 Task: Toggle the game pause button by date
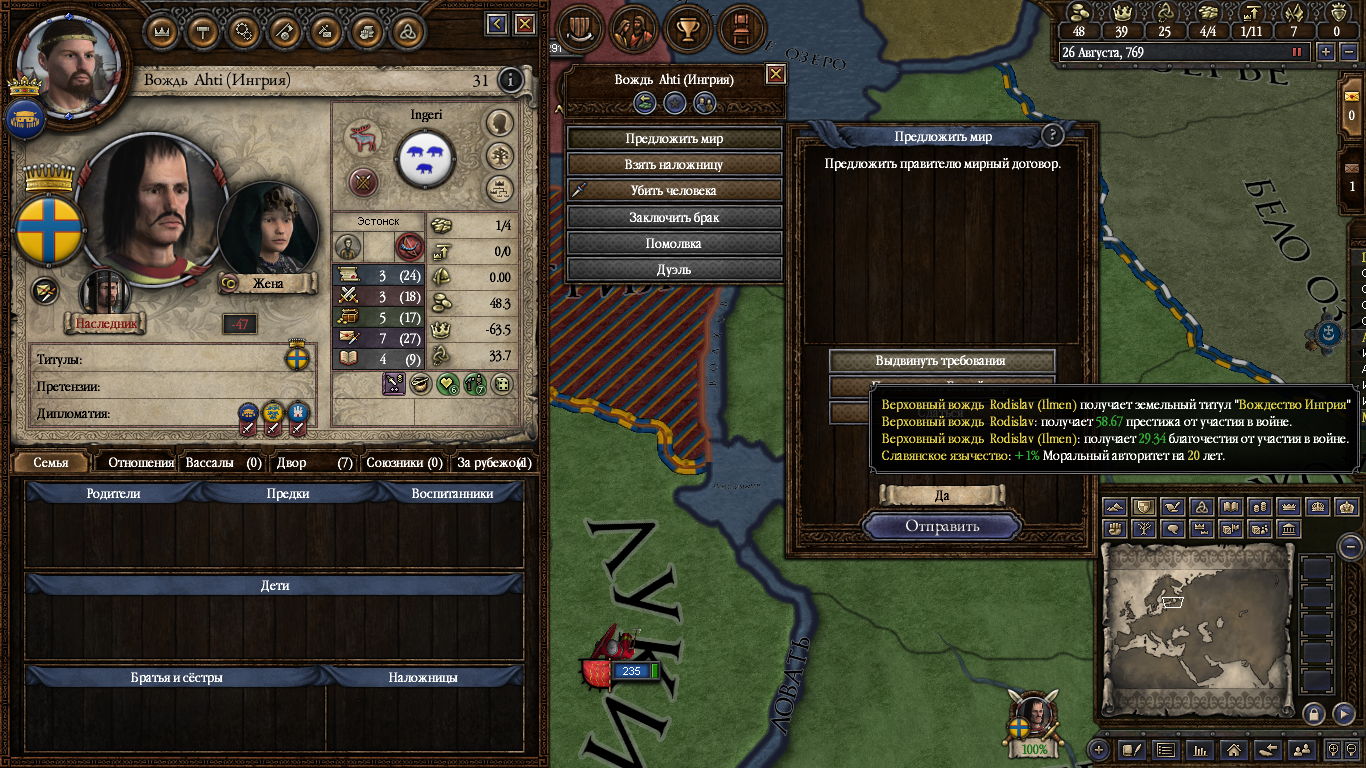tap(1298, 52)
